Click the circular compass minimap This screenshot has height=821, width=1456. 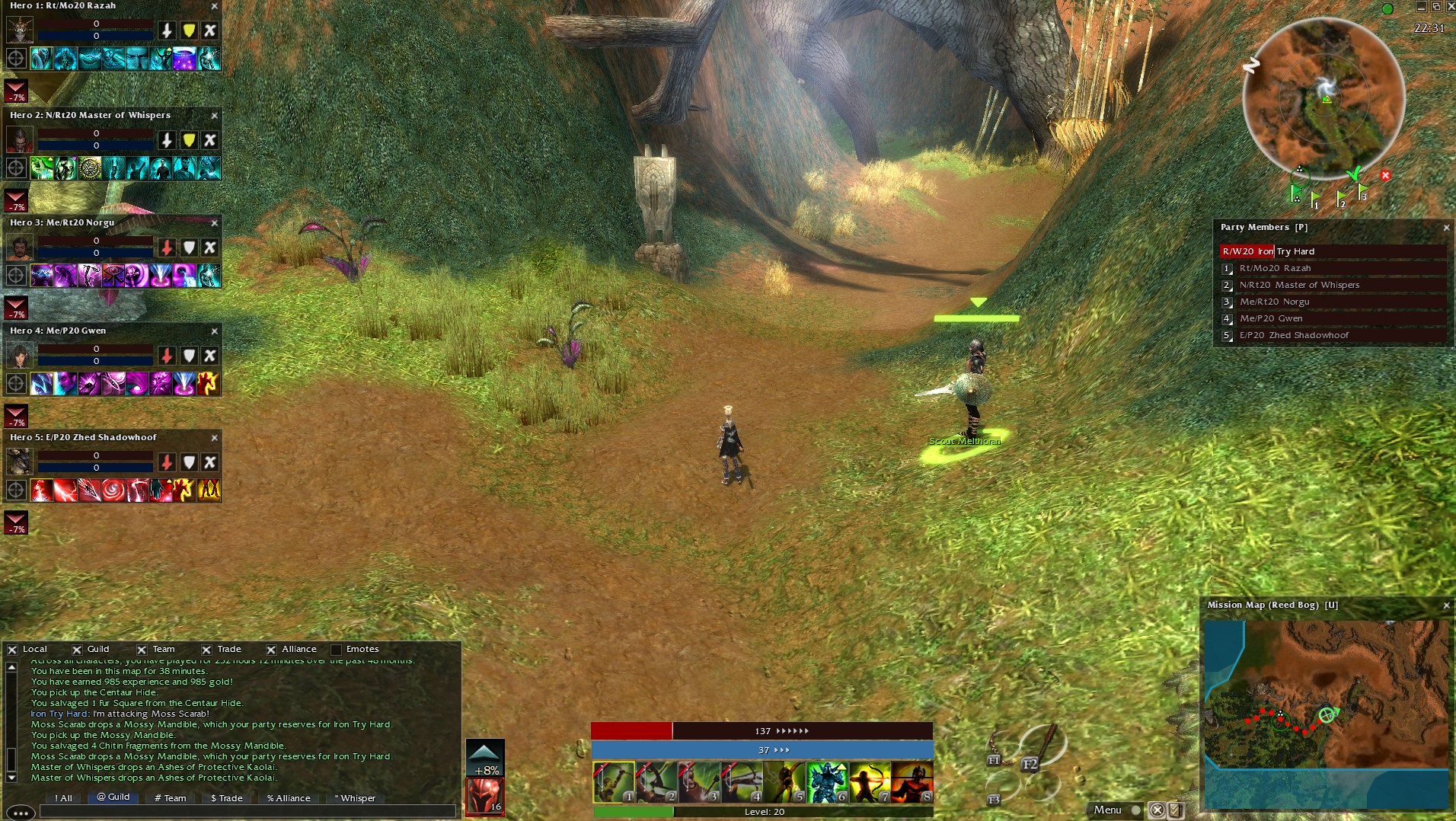pos(1323,99)
